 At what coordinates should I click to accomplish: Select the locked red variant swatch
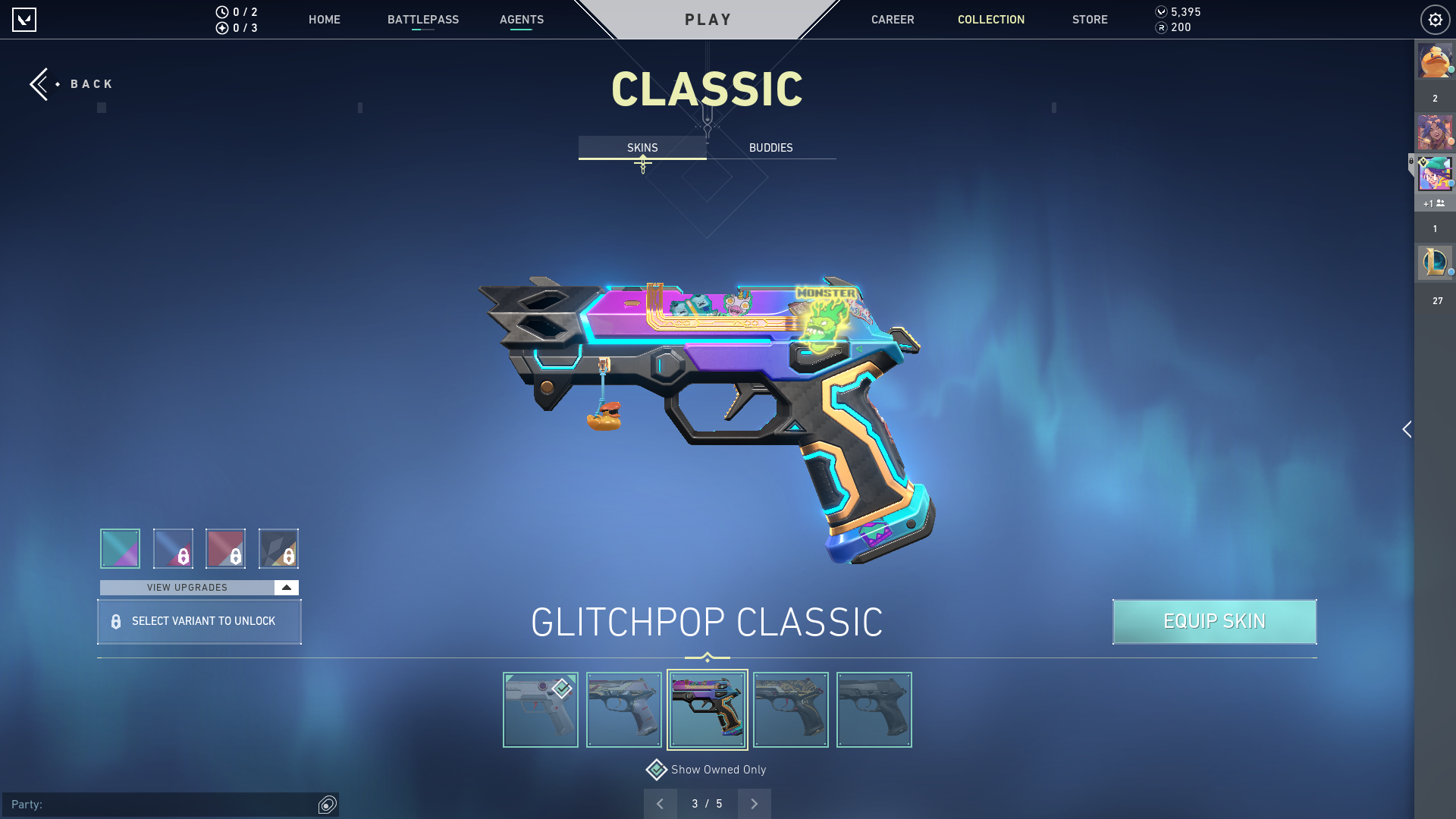(225, 548)
